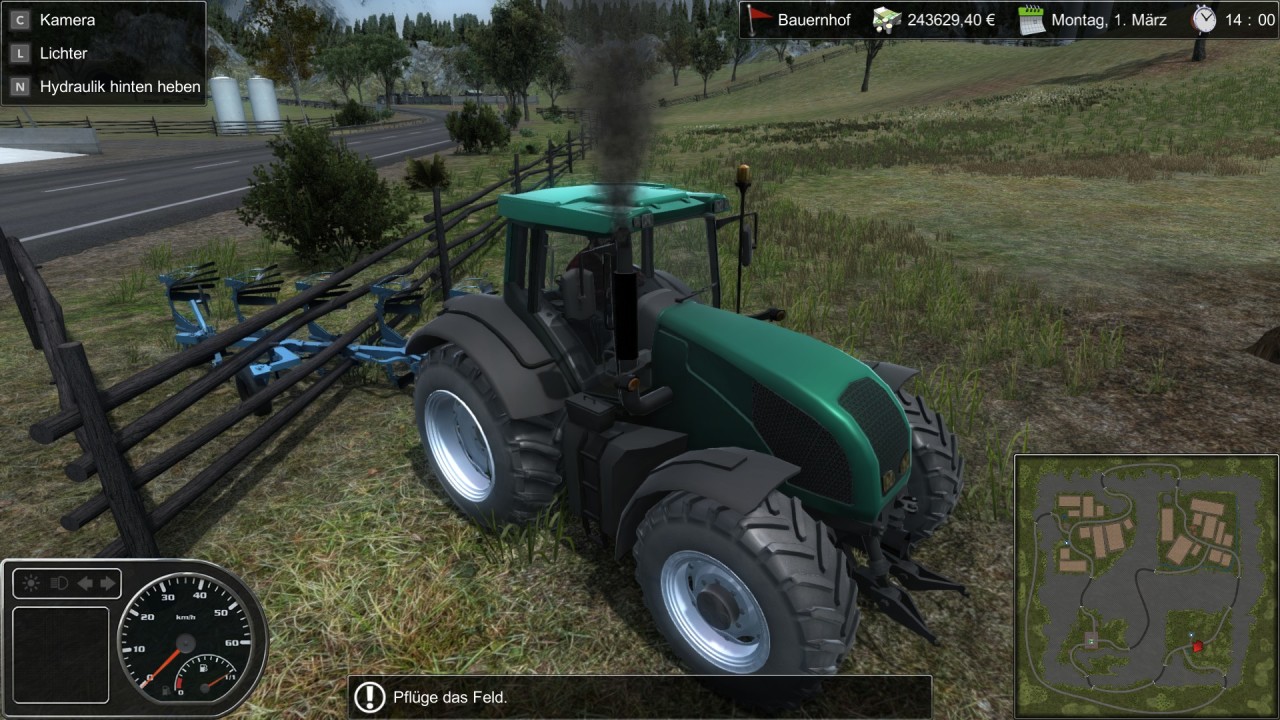Select the 'Pflüge das Feld.' objective message

pos(640,697)
